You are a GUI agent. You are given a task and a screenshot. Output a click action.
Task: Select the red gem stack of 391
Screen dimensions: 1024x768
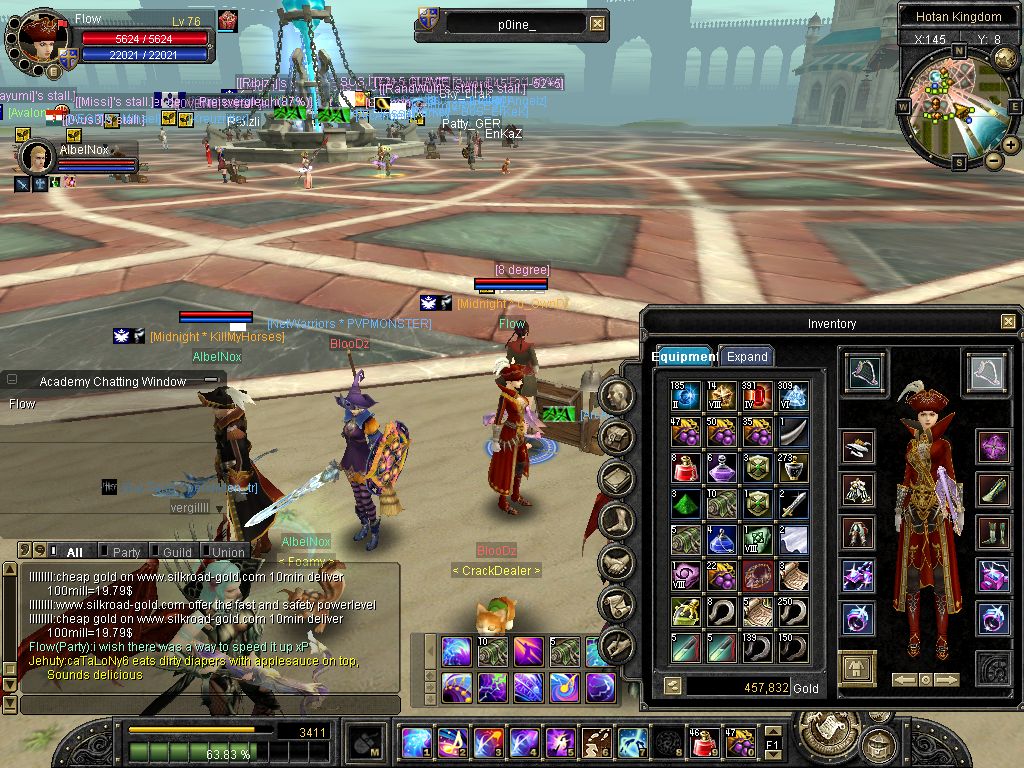(757, 396)
